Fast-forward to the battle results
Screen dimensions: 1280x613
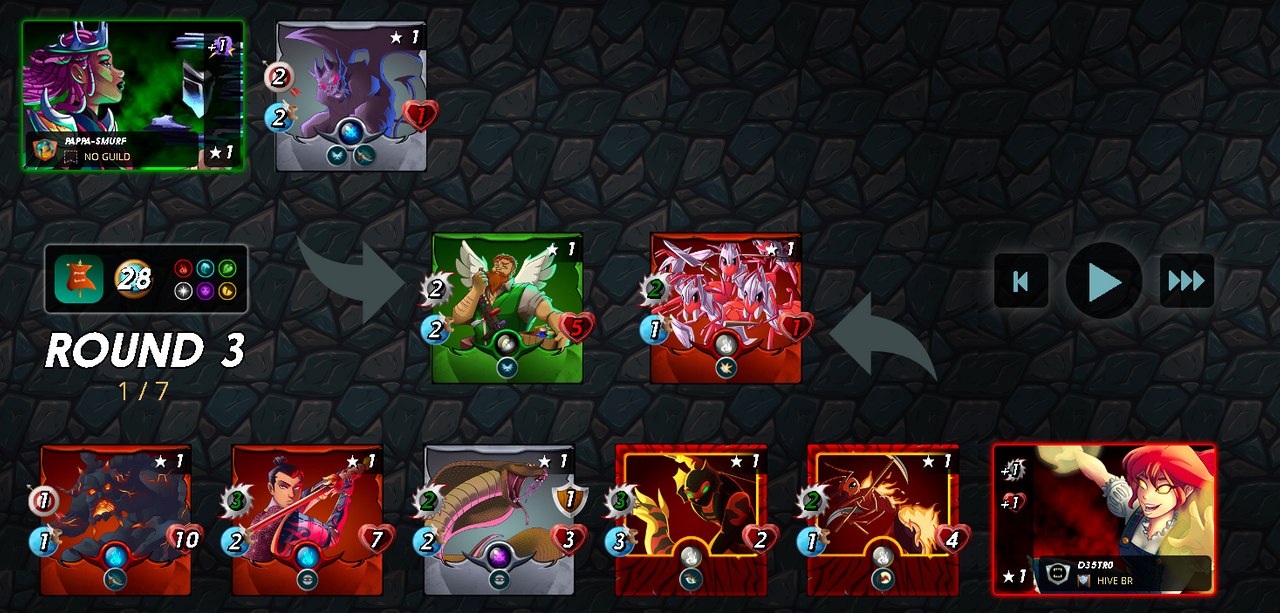(1186, 281)
